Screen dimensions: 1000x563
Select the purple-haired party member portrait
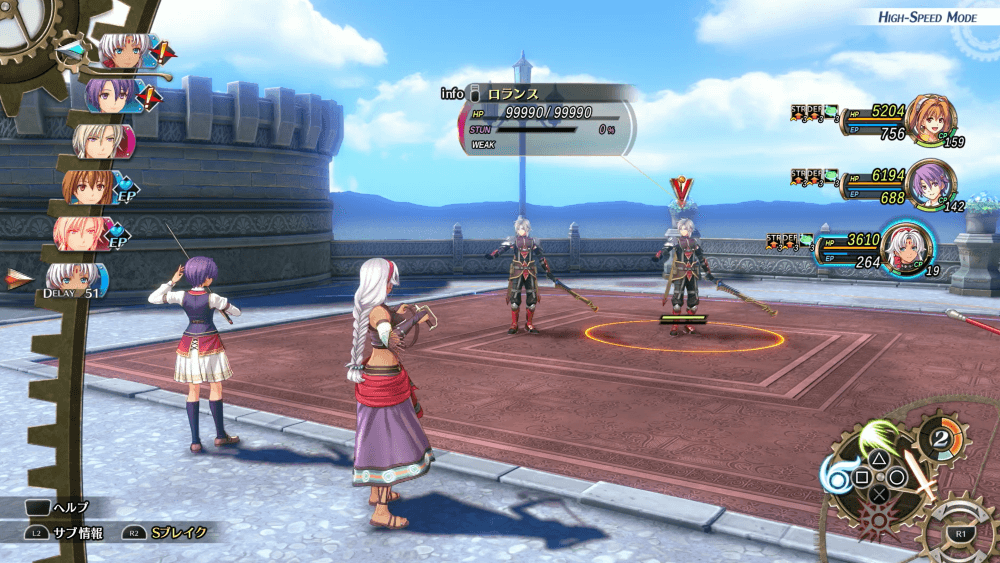(x=931, y=184)
